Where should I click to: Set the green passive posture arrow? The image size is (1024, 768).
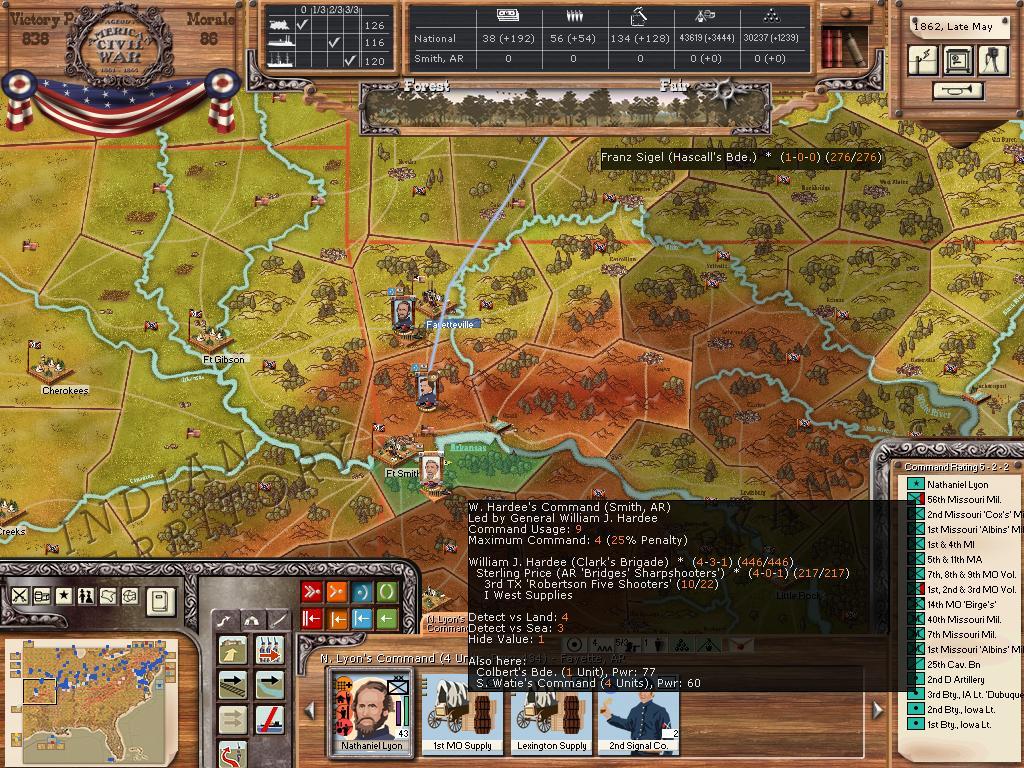click(x=386, y=619)
